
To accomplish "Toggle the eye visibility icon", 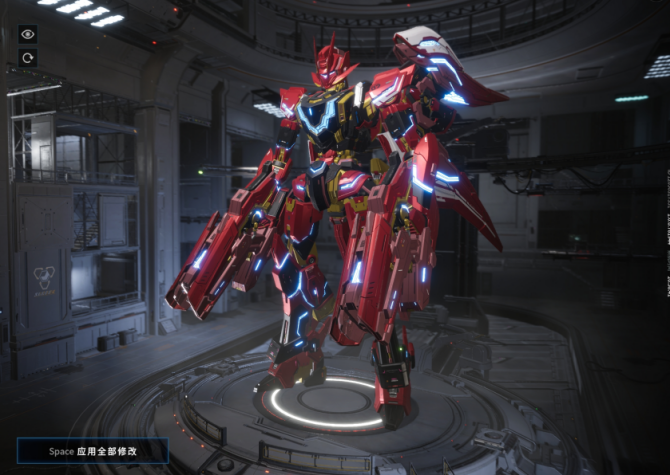I will click(x=27, y=34).
